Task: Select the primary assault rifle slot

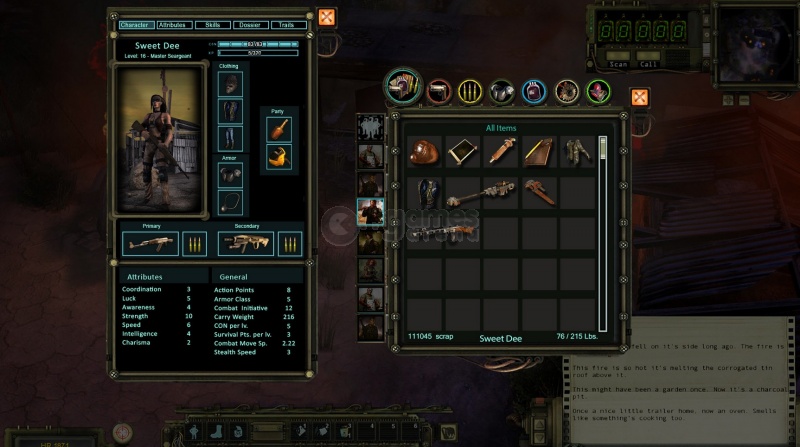Action: [x=151, y=243]
